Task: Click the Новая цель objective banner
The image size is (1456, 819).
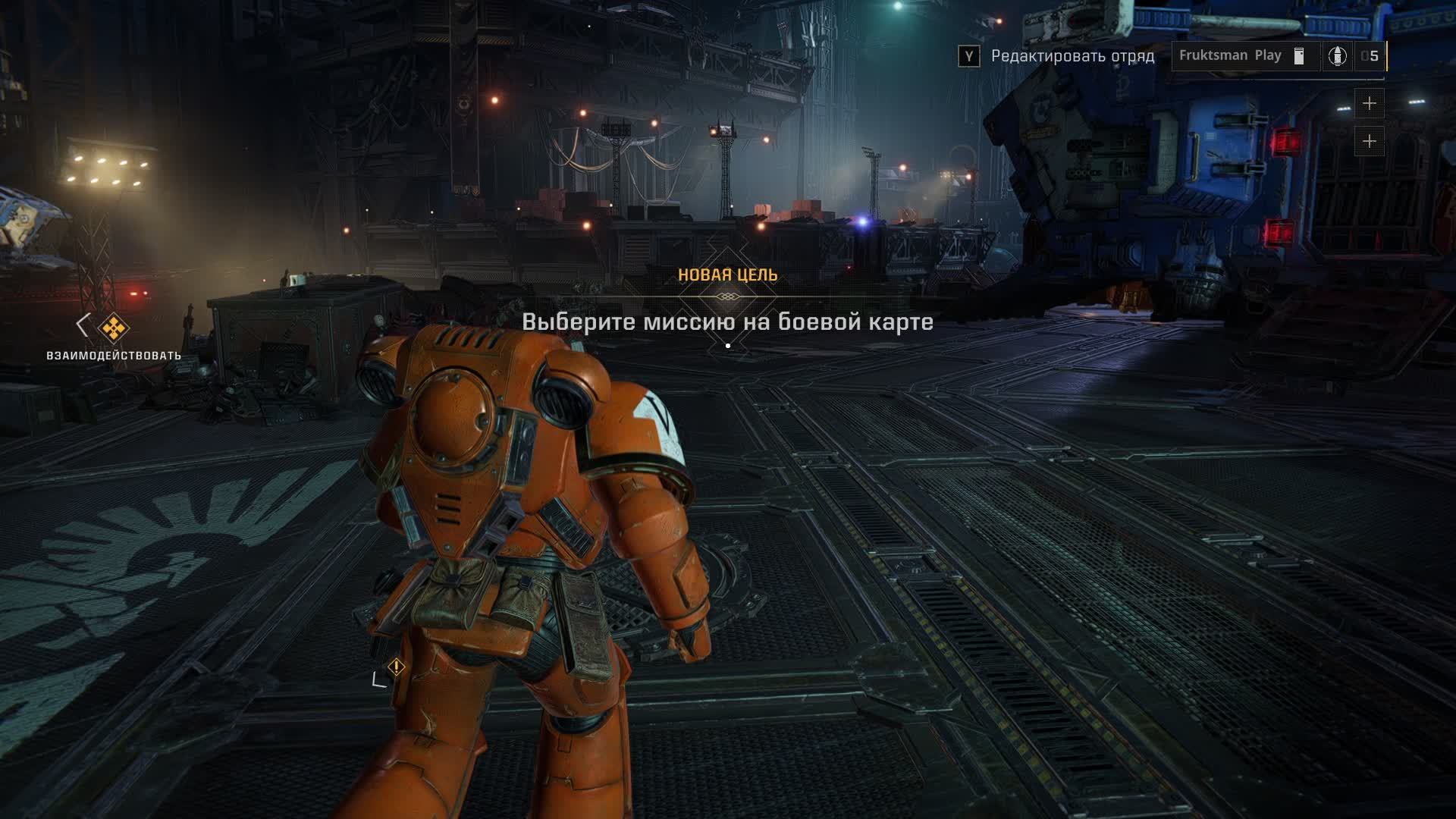Action: pyautogui.click(x=727, y=275)
